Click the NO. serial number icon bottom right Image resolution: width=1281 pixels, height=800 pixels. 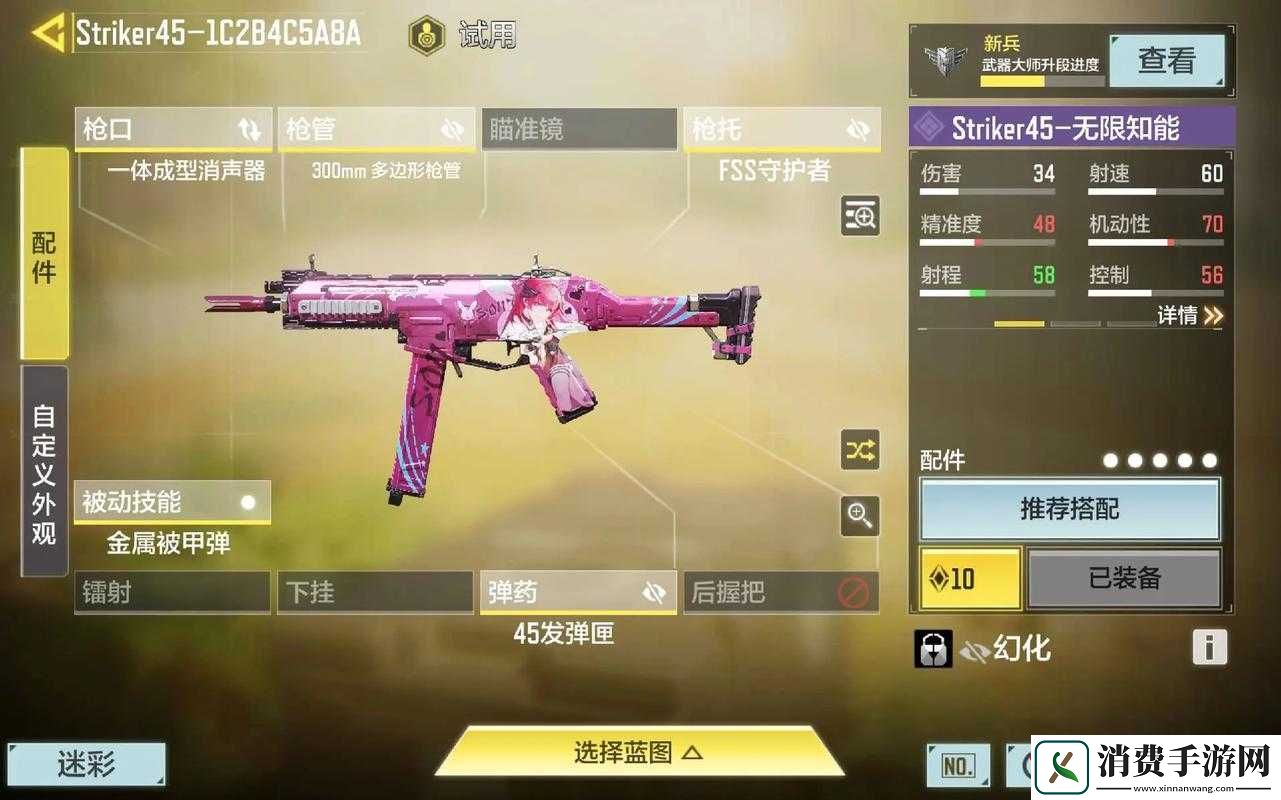(957, 764)
